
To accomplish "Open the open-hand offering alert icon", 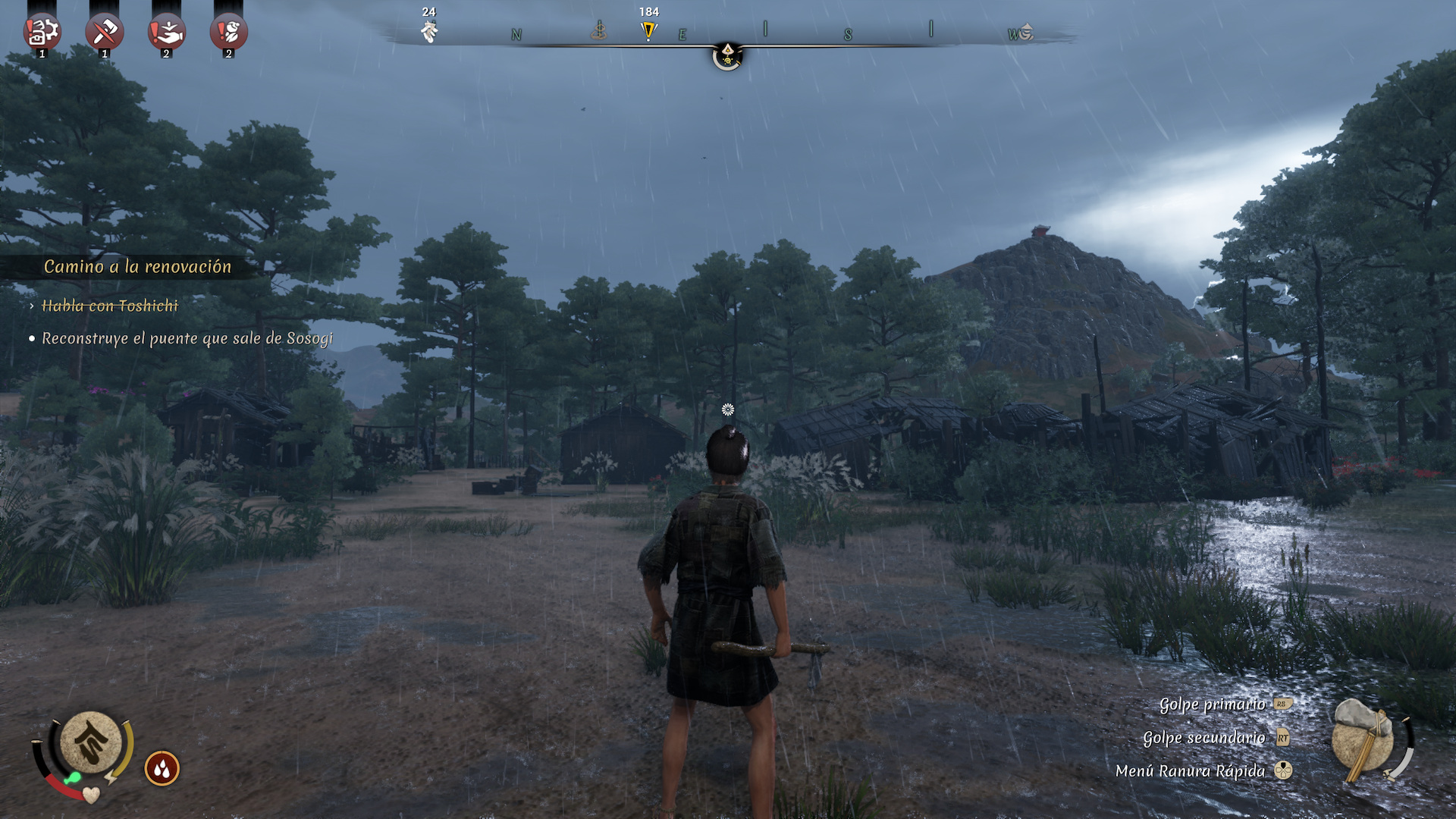I will [167, 33].
